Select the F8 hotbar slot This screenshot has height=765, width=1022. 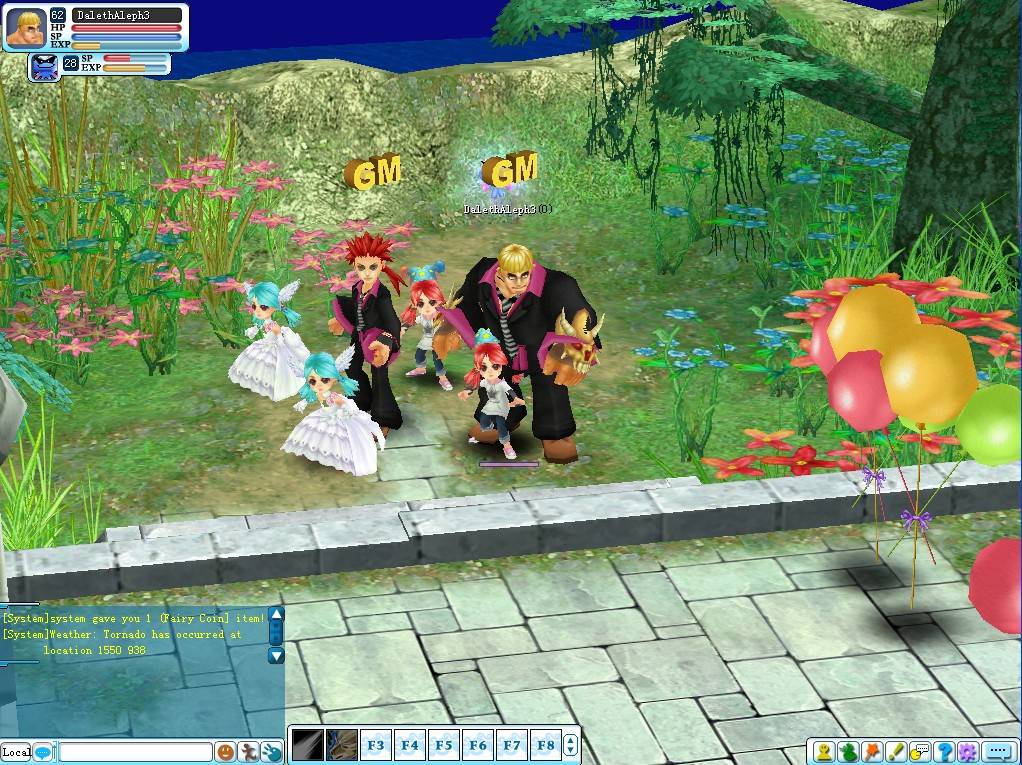546,745
